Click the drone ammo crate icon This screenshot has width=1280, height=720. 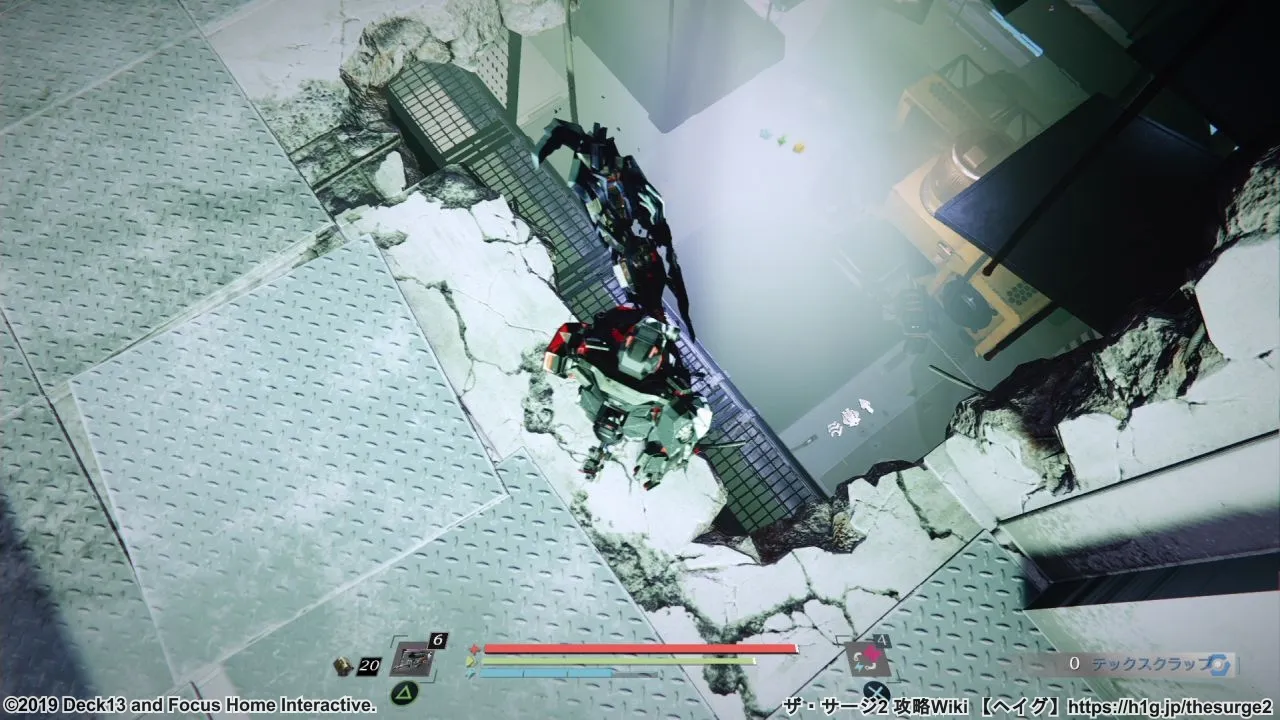pos(343,664)
